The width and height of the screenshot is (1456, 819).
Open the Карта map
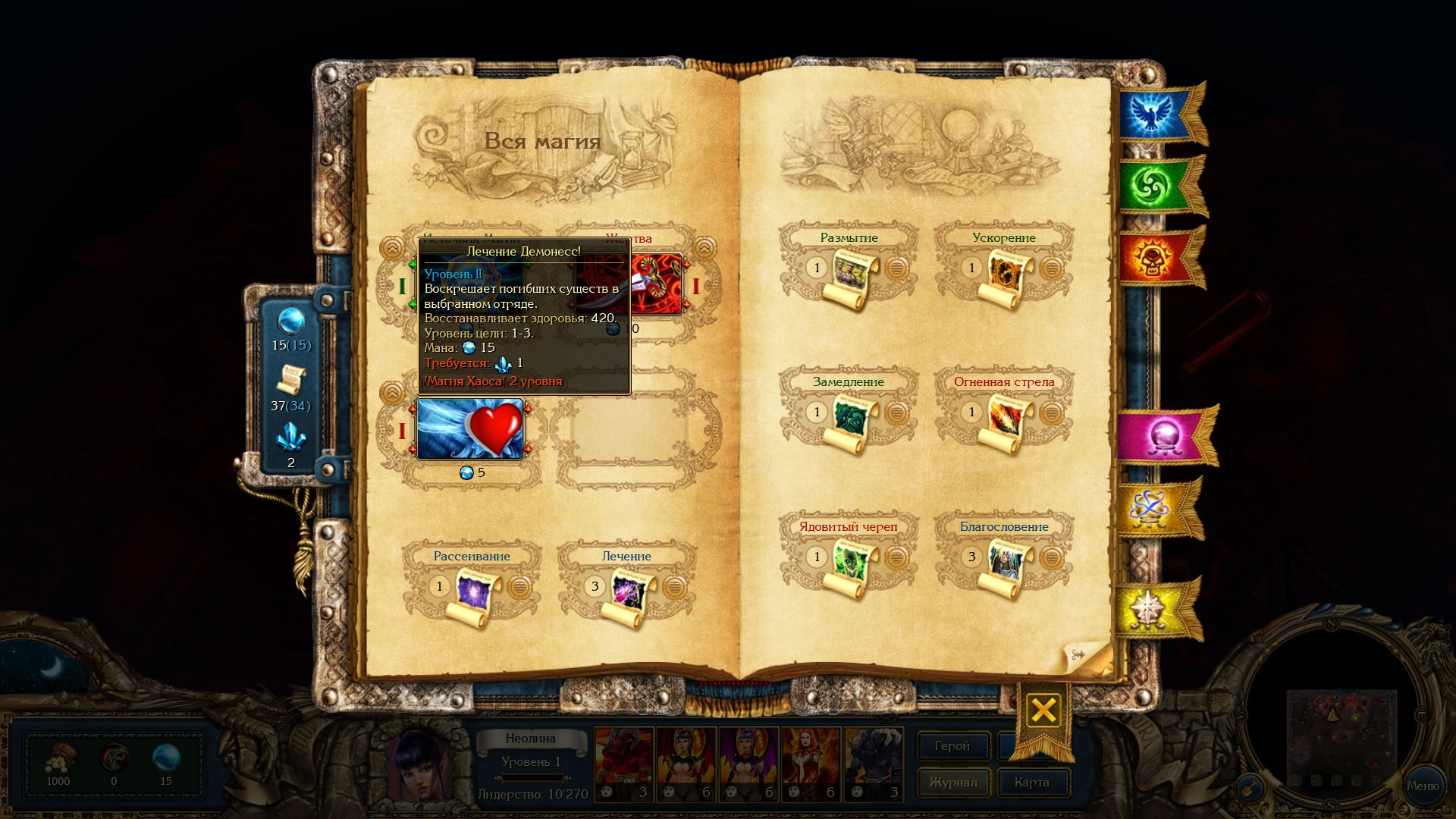(x=1031, y=783)
